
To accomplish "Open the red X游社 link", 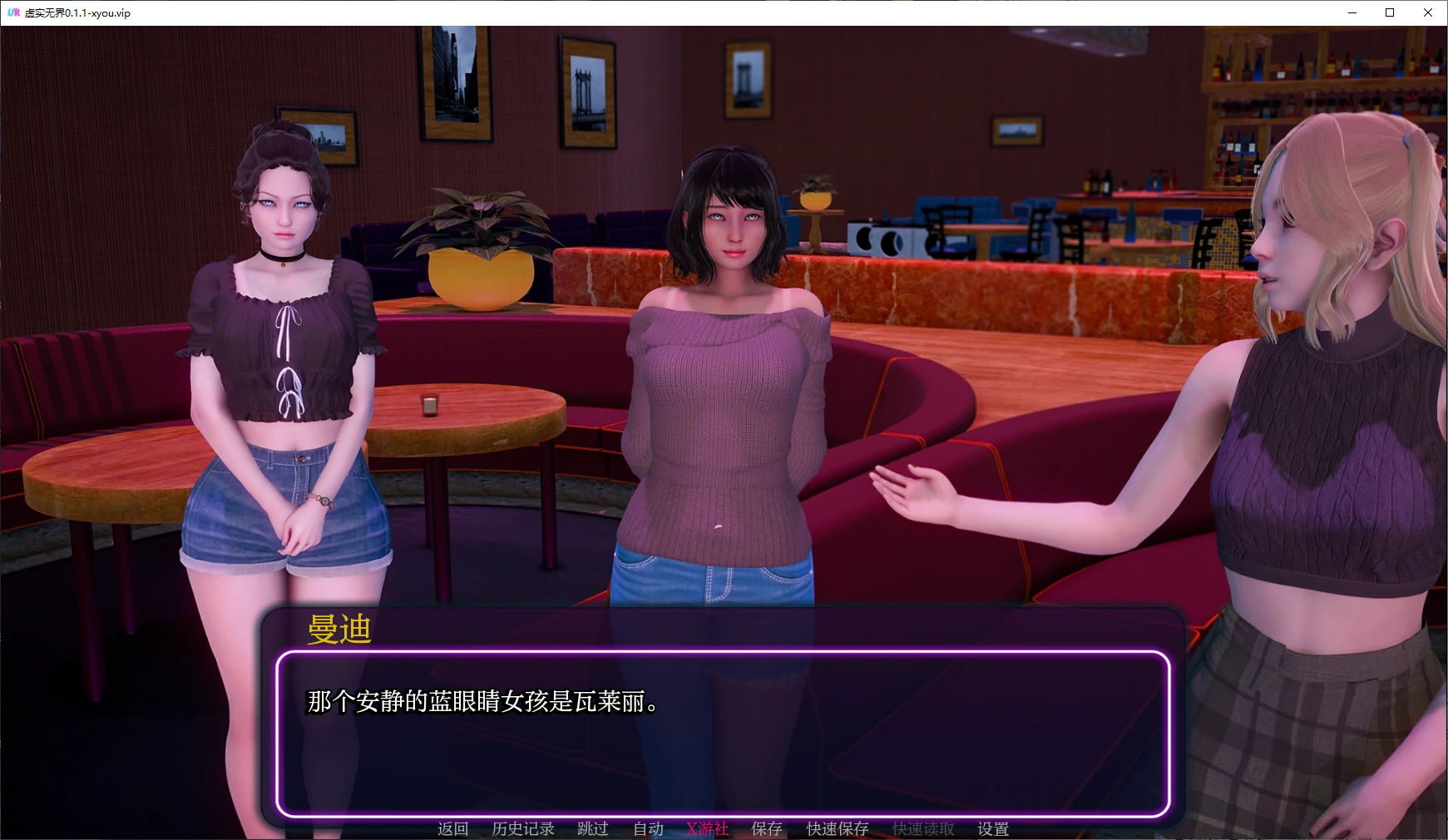I will pos(707,828).
